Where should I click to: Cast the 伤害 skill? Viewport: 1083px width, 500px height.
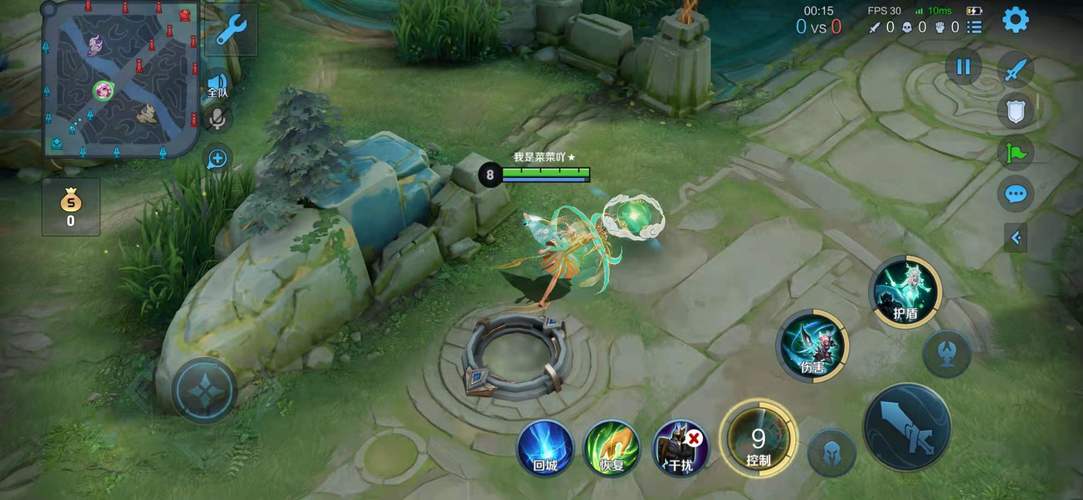pyautogui.click(x=812, y=346)
